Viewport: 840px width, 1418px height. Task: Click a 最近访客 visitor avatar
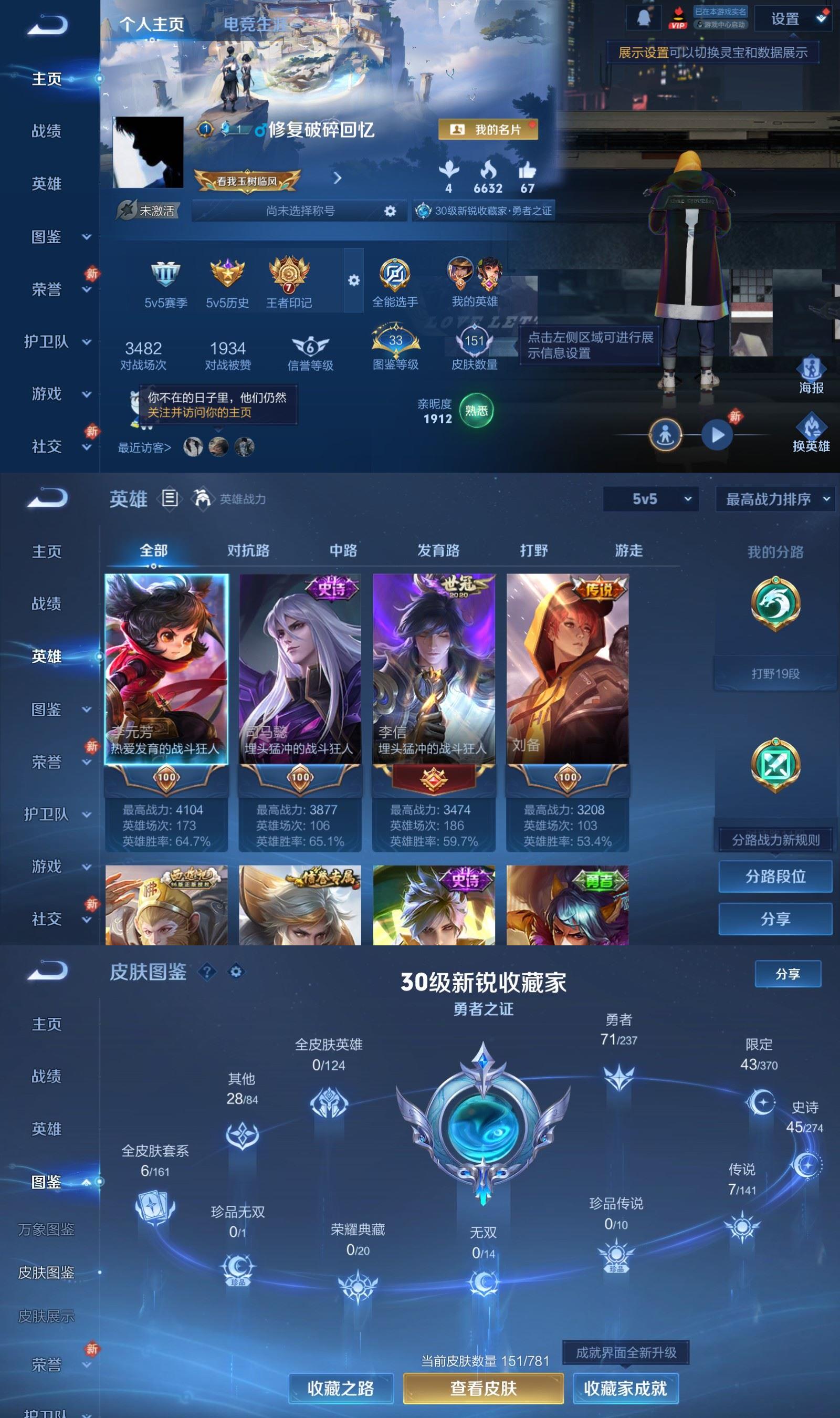pos(193,446)
